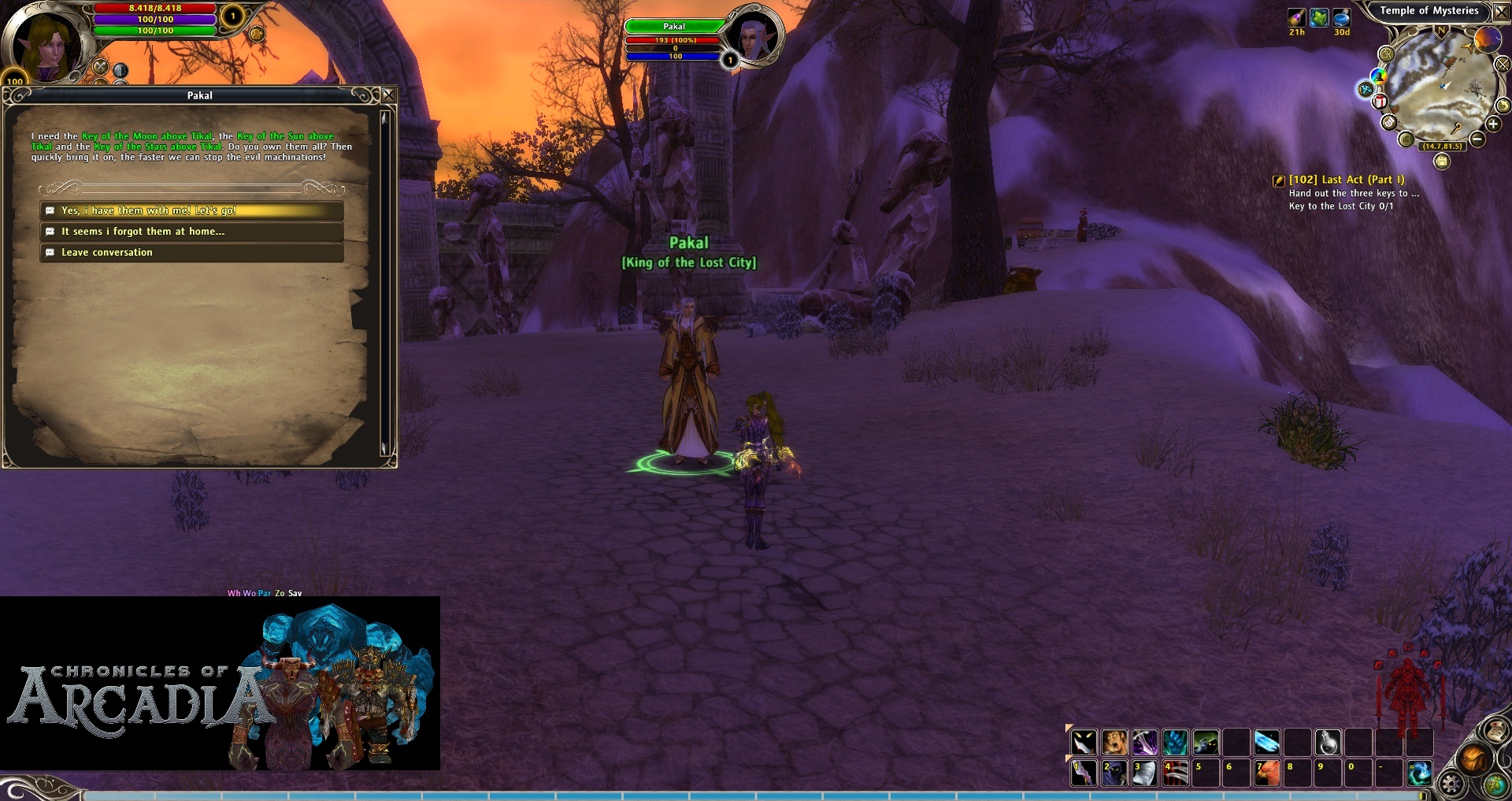Zoom in the minimap with plus button
This screenshot has width=1512, height=801.
[x=1492, y=124]
